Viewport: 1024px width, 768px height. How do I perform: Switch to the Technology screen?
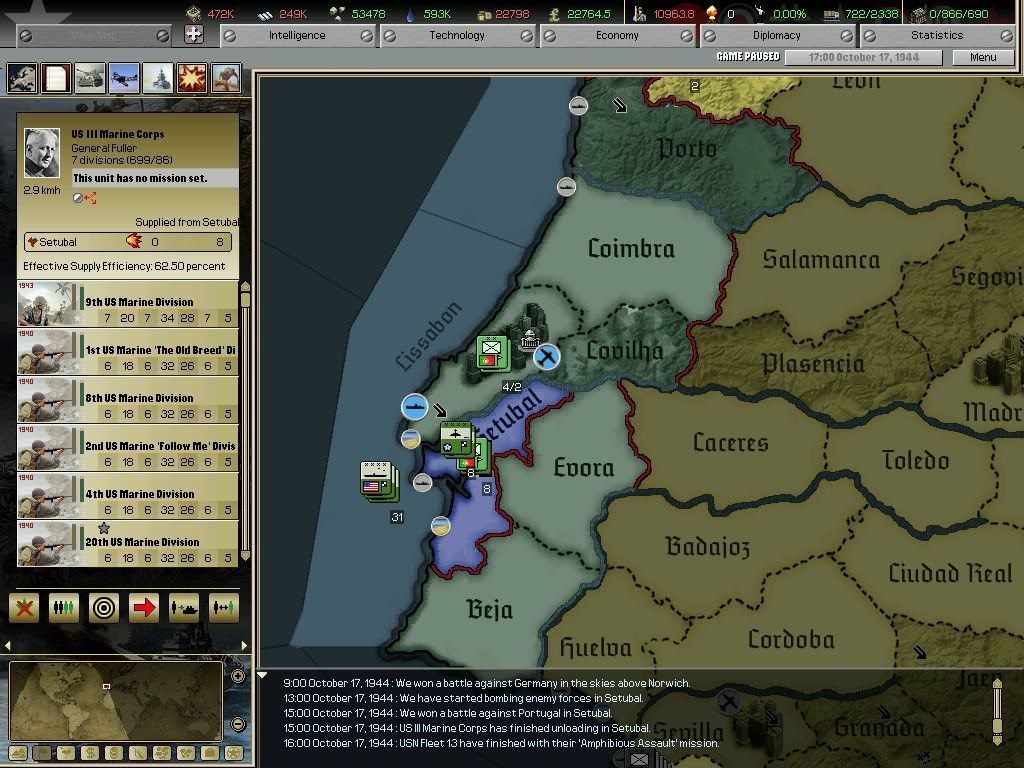point(457,36)
